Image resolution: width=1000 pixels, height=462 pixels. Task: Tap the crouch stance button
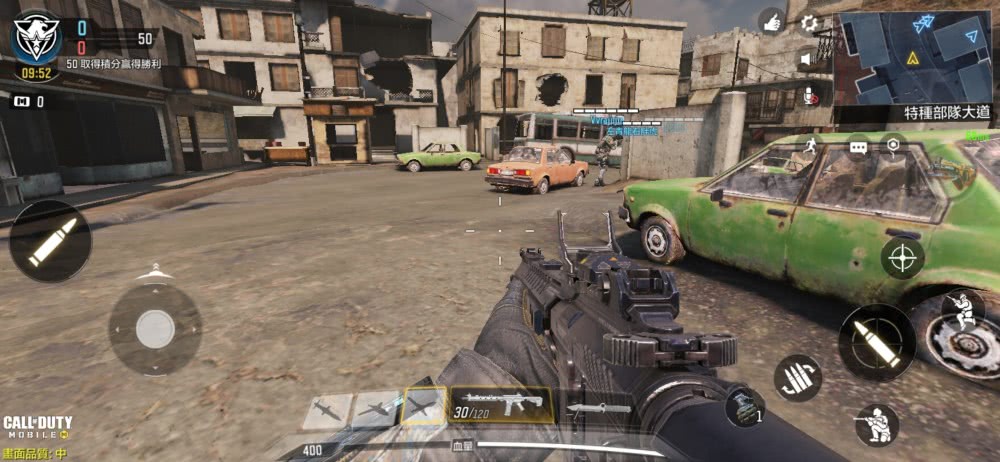[x=876, y=425]
